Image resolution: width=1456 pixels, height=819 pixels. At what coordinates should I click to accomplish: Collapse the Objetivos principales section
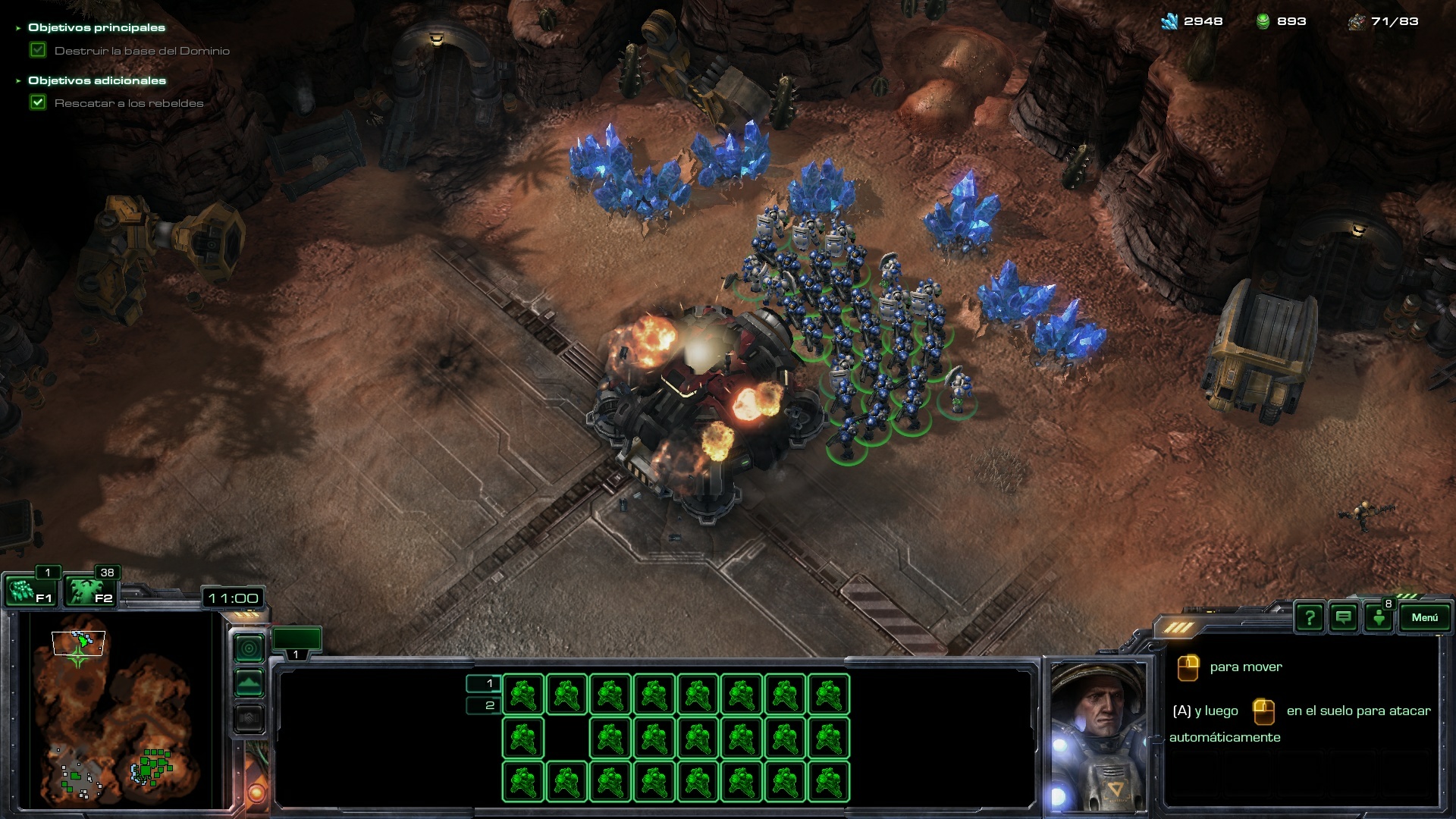pos(19,28)
